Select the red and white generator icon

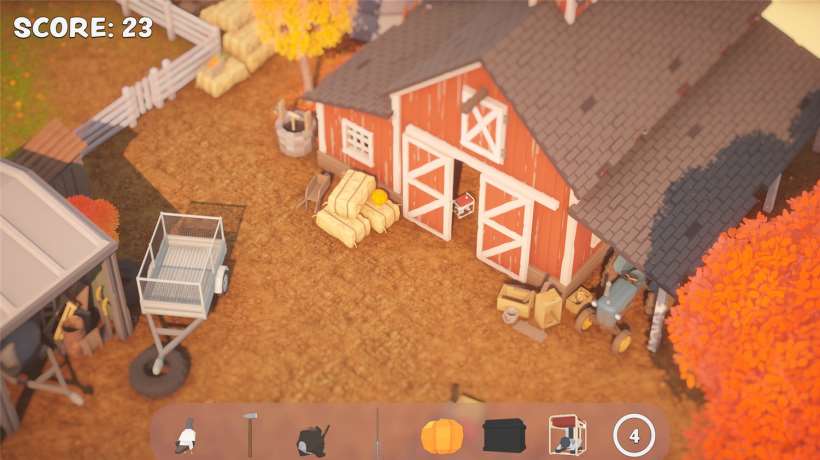pyautogui.click(x=568, y=436)
